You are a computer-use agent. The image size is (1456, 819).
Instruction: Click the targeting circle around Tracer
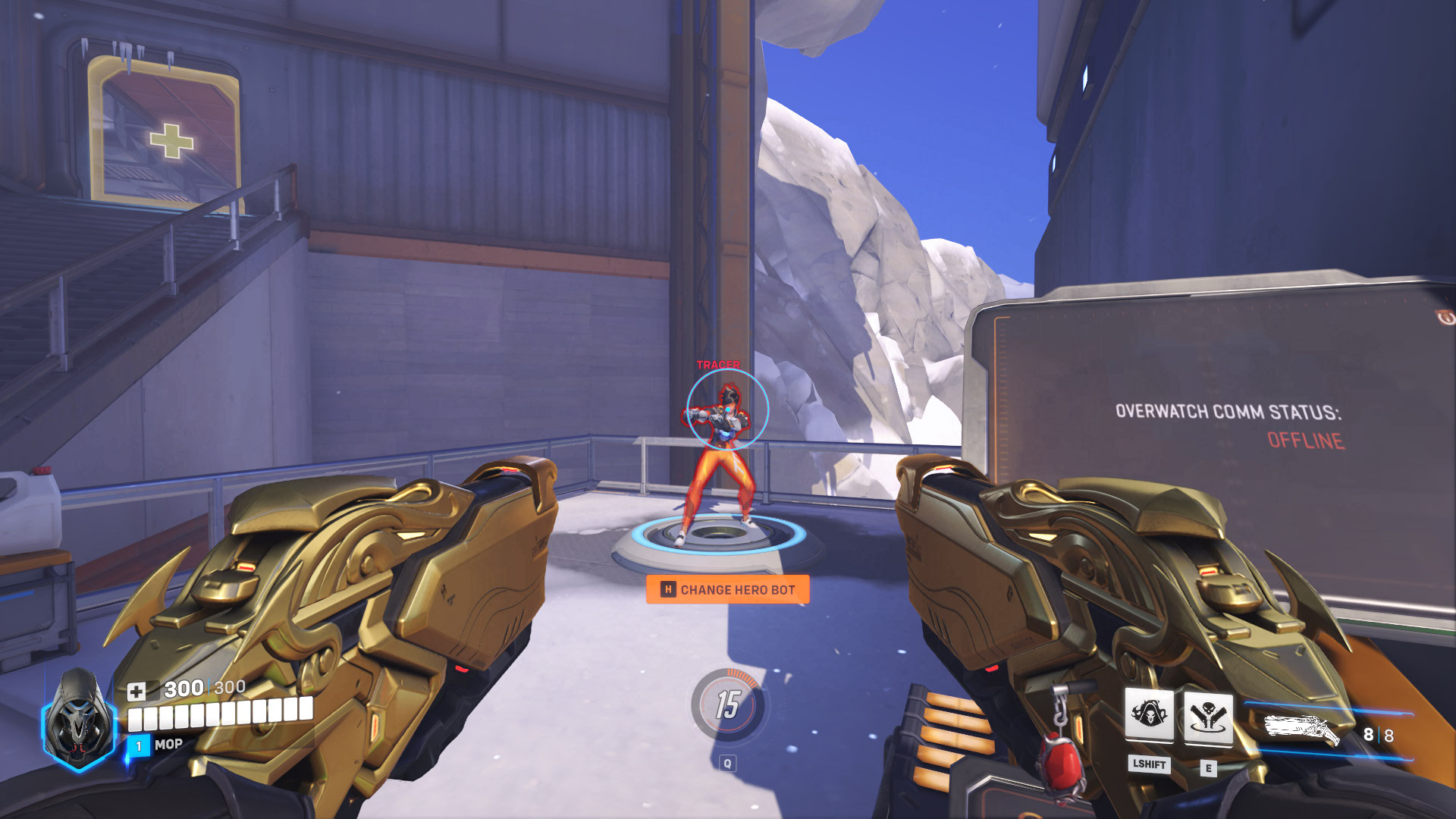(729, 410)
